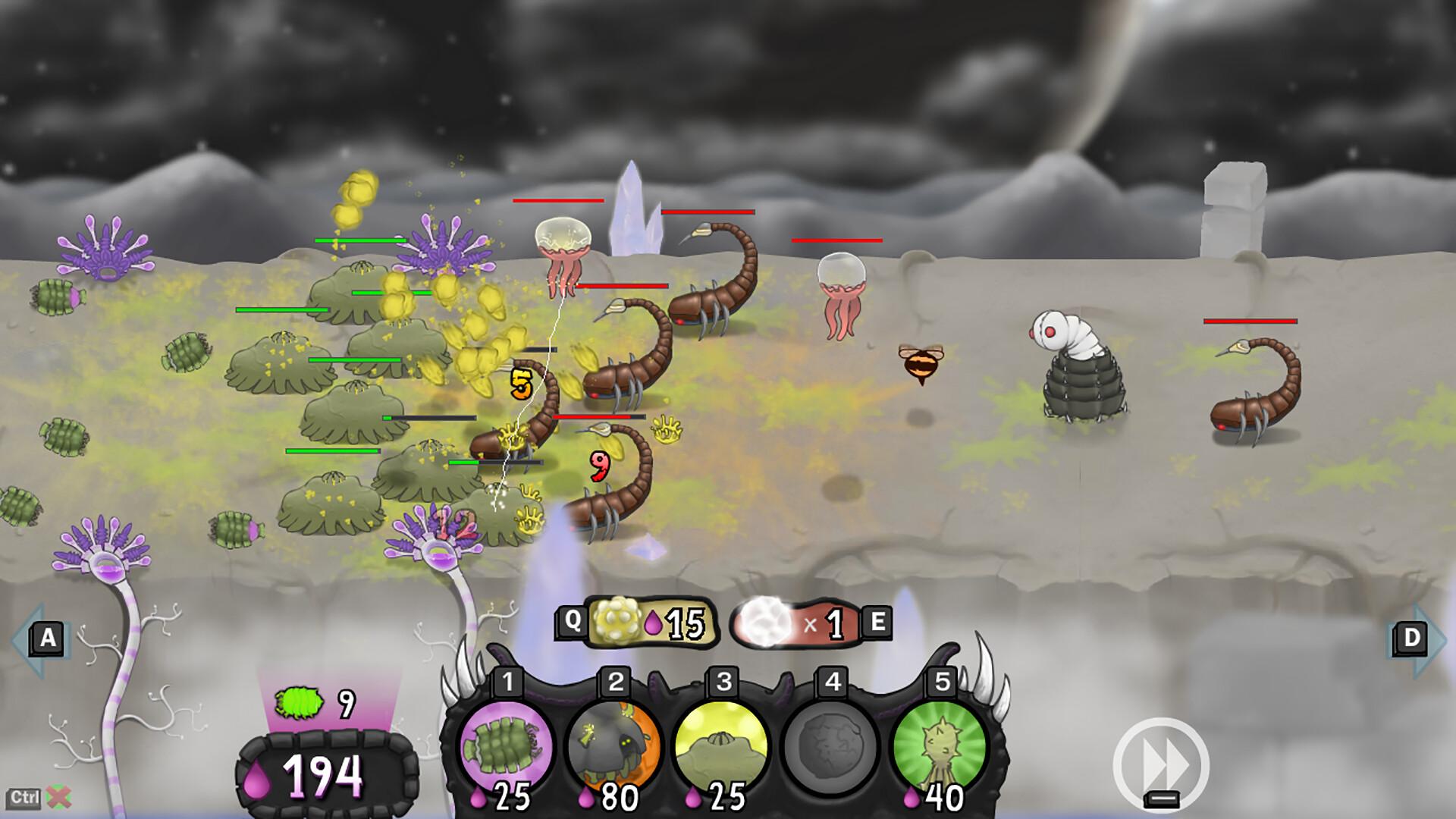Spawn the spiky cactus unit costing 40

pos(940,747)
